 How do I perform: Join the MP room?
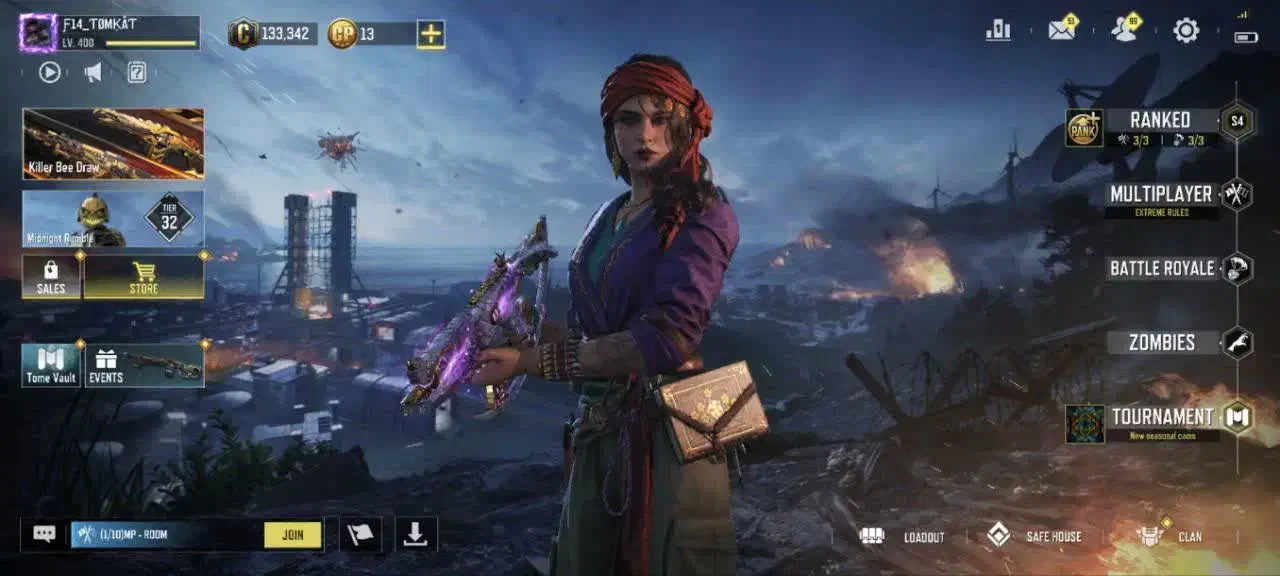(x=293, y=535)
